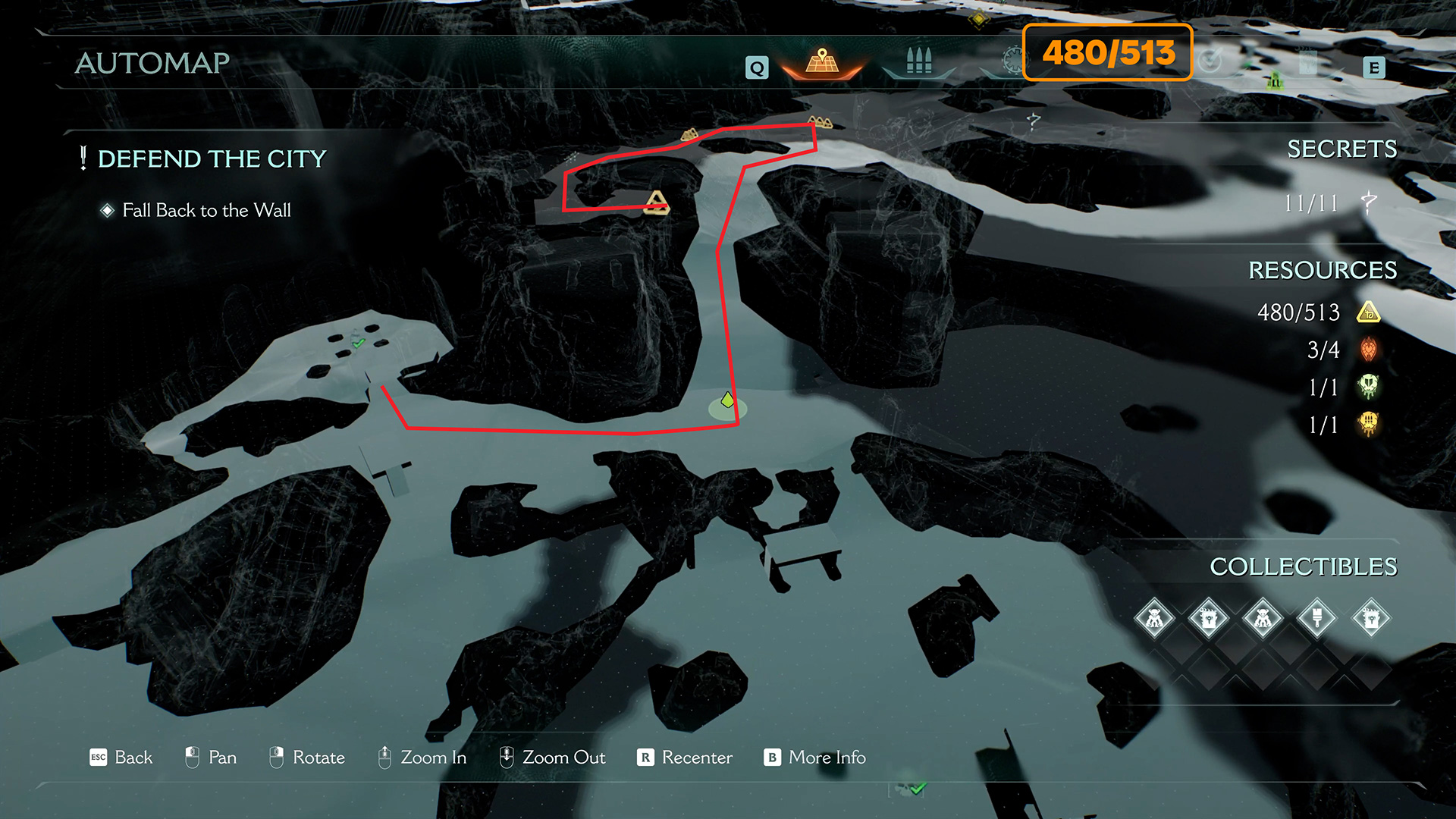The height and width of the screenshot is (819, 1456).
Task: Select the Fall Back to the Wall objective
Action: point(206,210)
